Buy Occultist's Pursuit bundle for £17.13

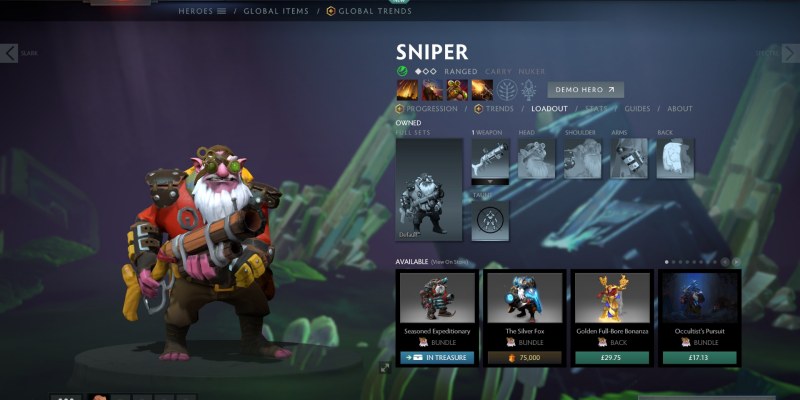699,357
